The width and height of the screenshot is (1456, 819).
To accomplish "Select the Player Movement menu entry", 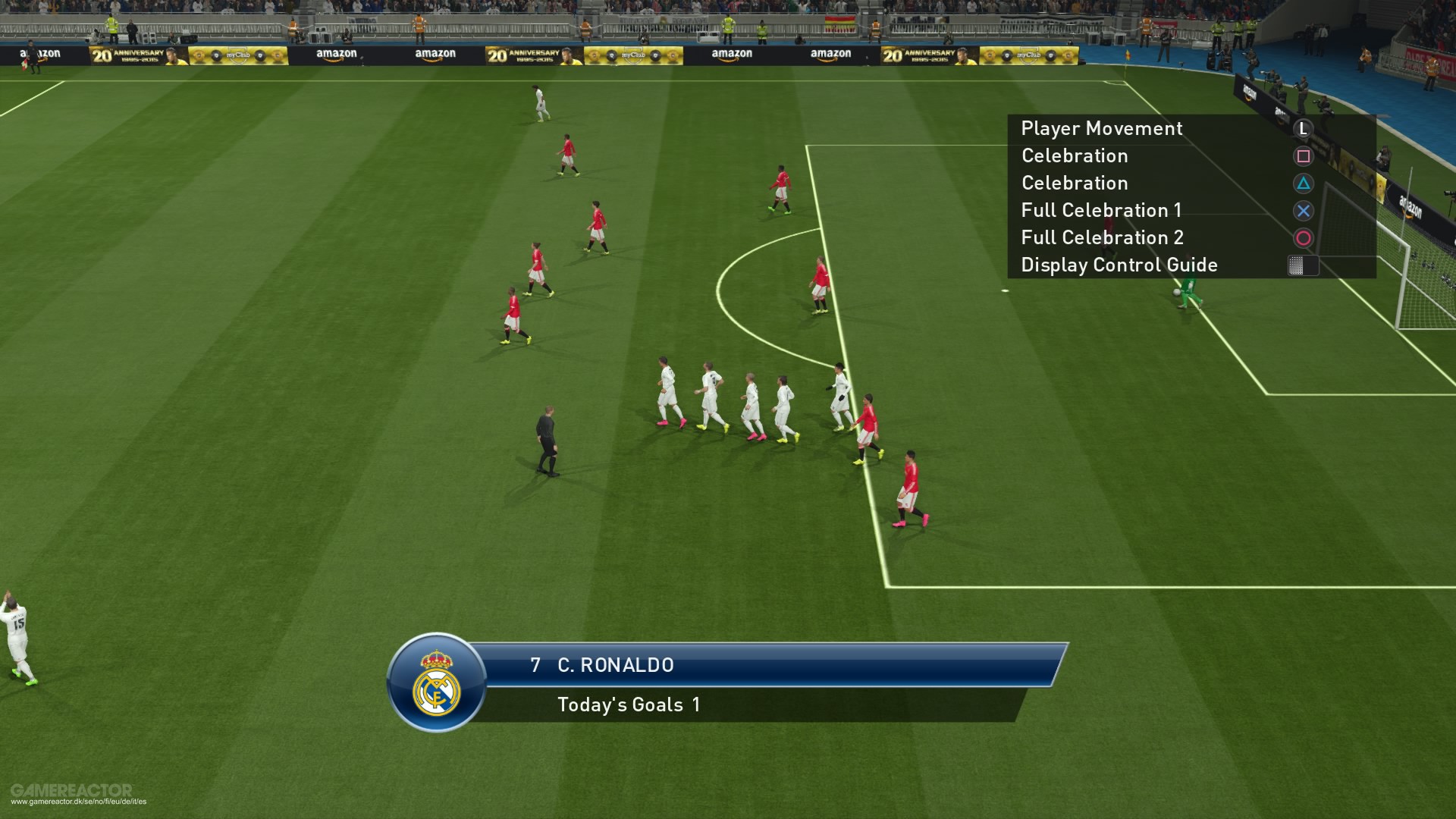I will [1101, 129].
